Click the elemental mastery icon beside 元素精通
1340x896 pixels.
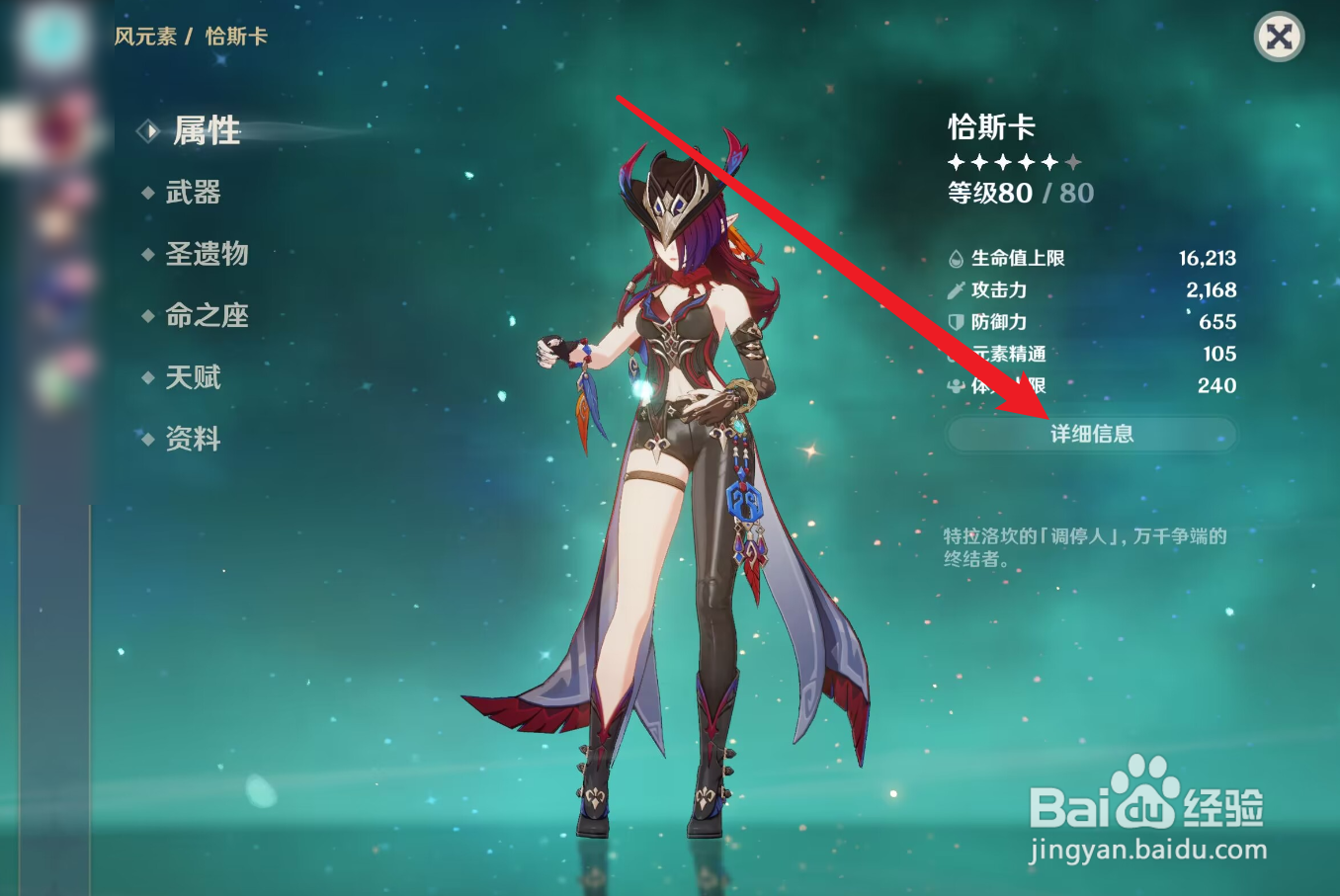(954, 353)
